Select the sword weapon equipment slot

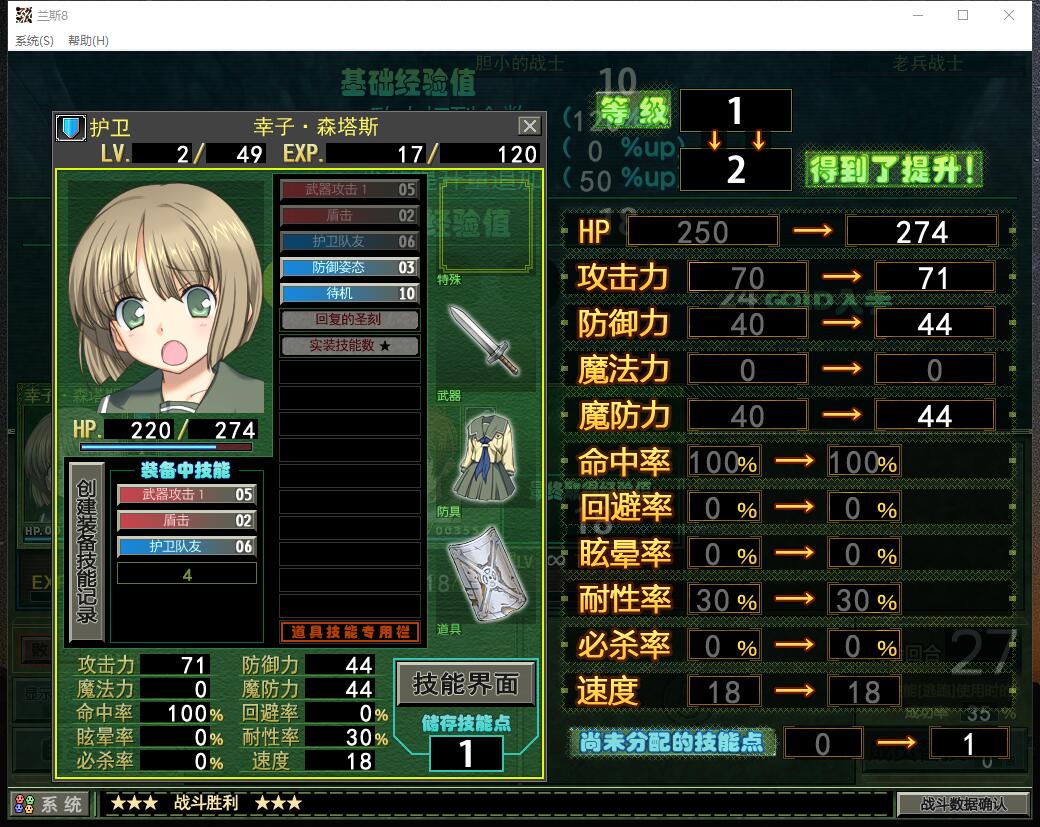482,340
